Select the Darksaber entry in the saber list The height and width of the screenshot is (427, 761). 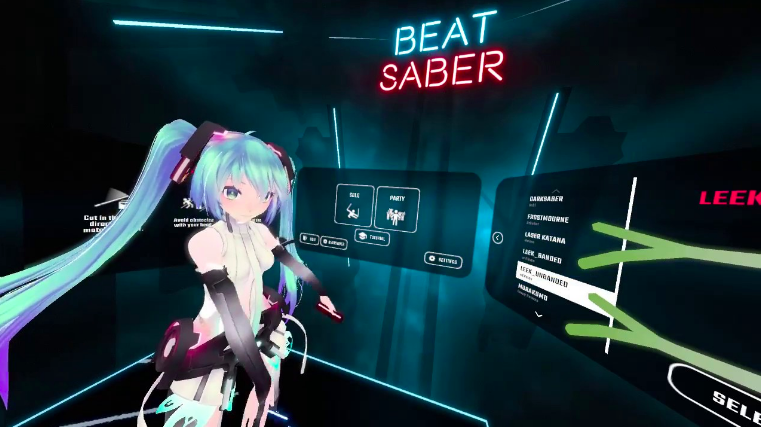click(x=549, y=200)
